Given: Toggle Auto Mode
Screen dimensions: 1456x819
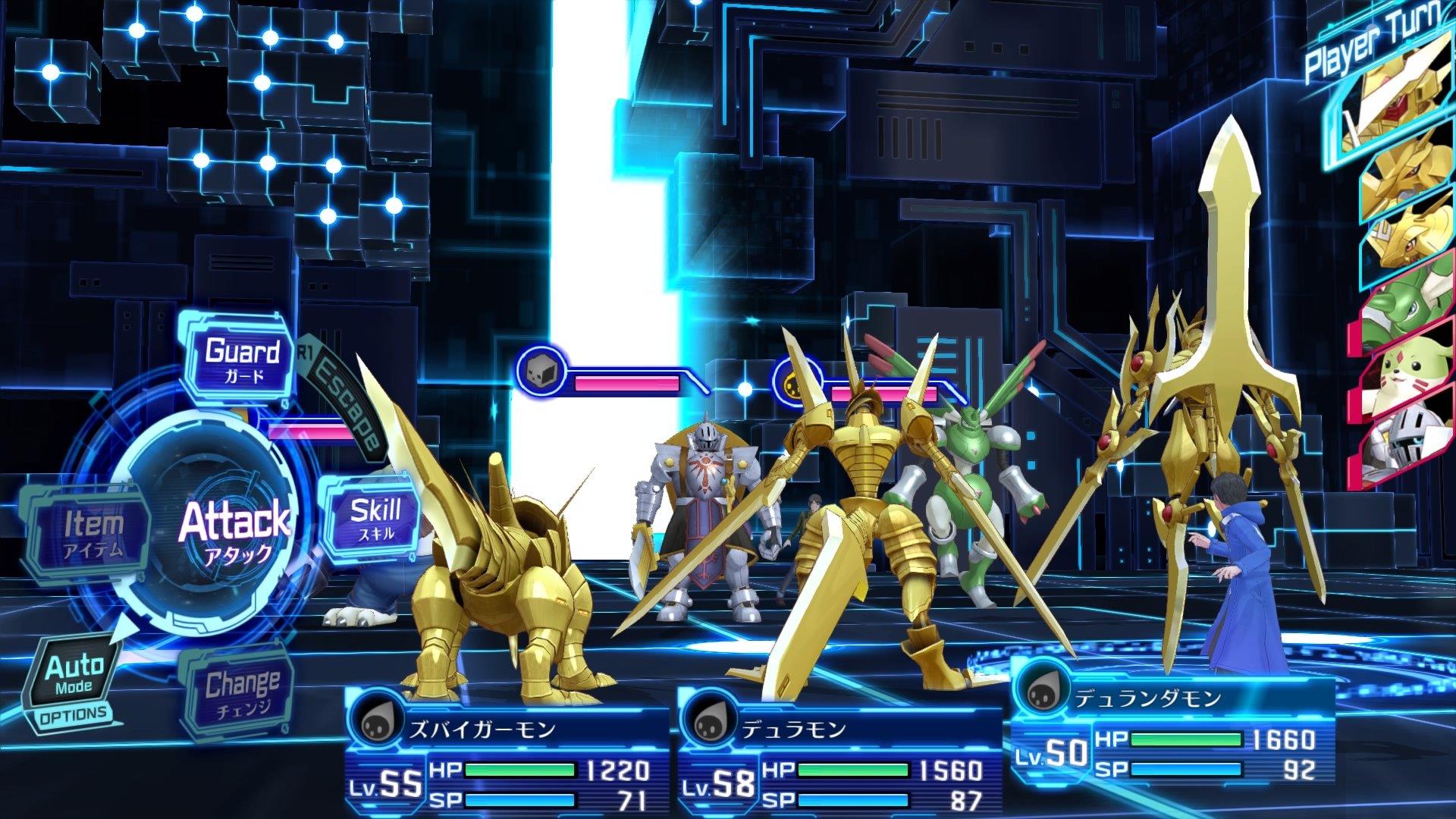Looking at the screenshot, I should click(x=74, y=675).
